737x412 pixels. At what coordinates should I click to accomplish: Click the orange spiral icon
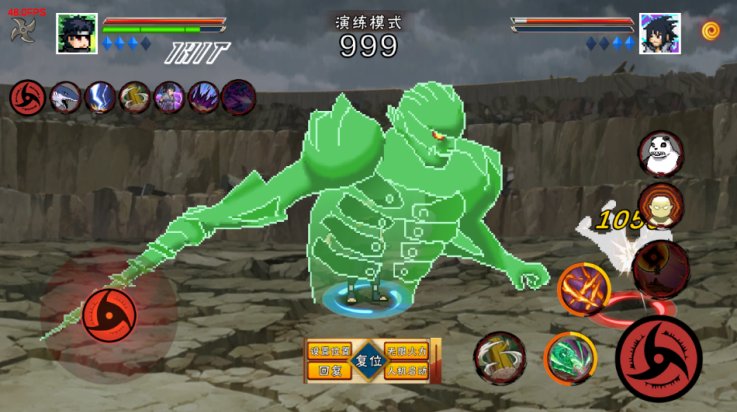coord(711,31)
